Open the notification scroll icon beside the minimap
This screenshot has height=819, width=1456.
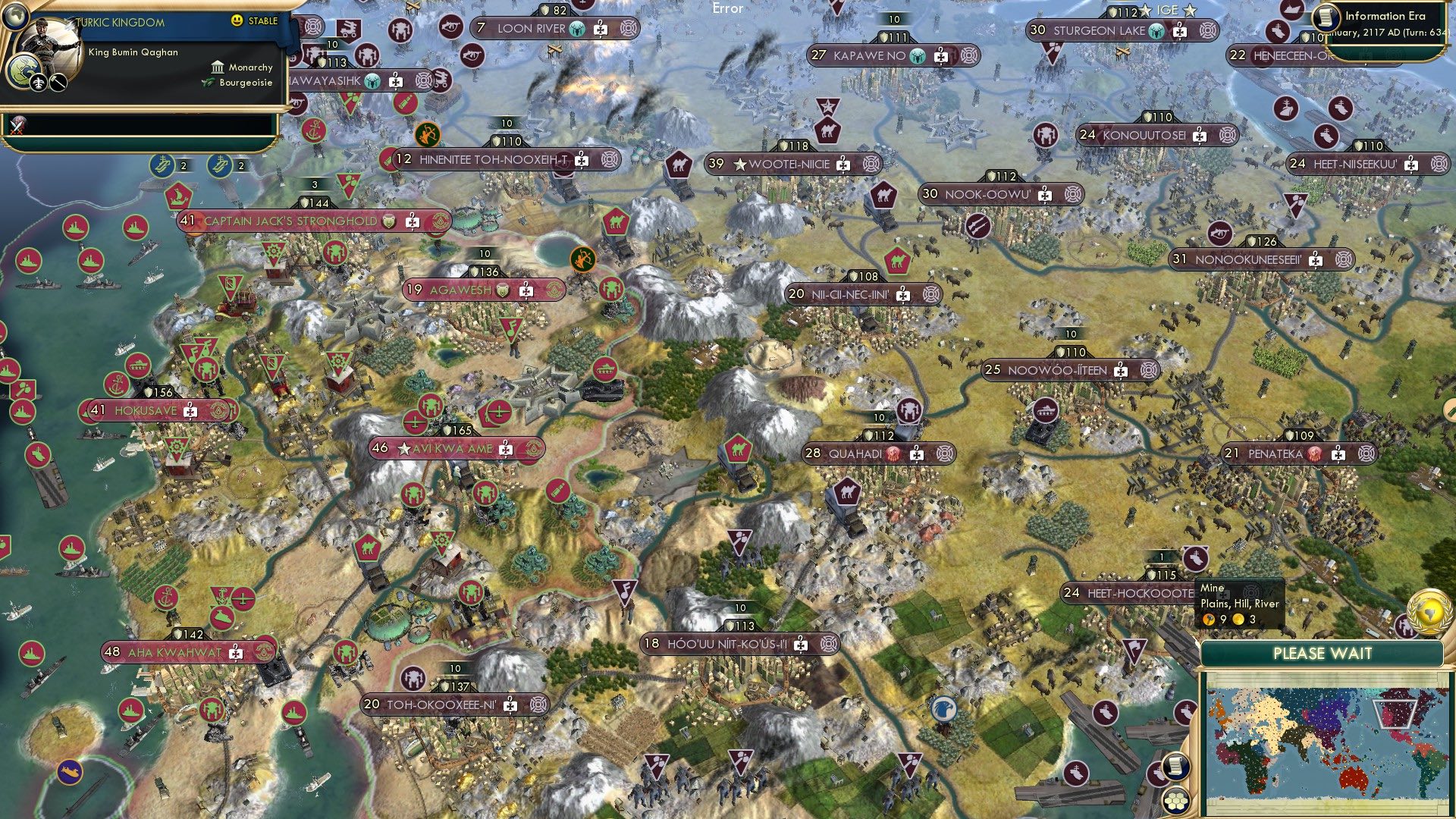pos(1177,766)
